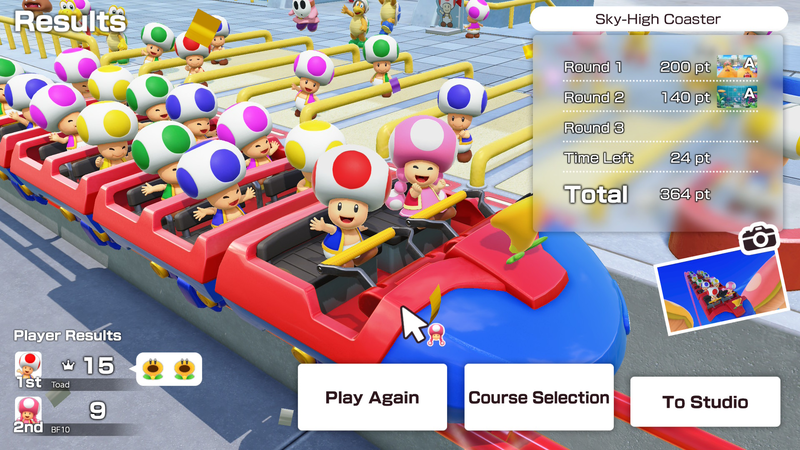
Task: Click the Round 1 course thumbnail
Action: 736,67
